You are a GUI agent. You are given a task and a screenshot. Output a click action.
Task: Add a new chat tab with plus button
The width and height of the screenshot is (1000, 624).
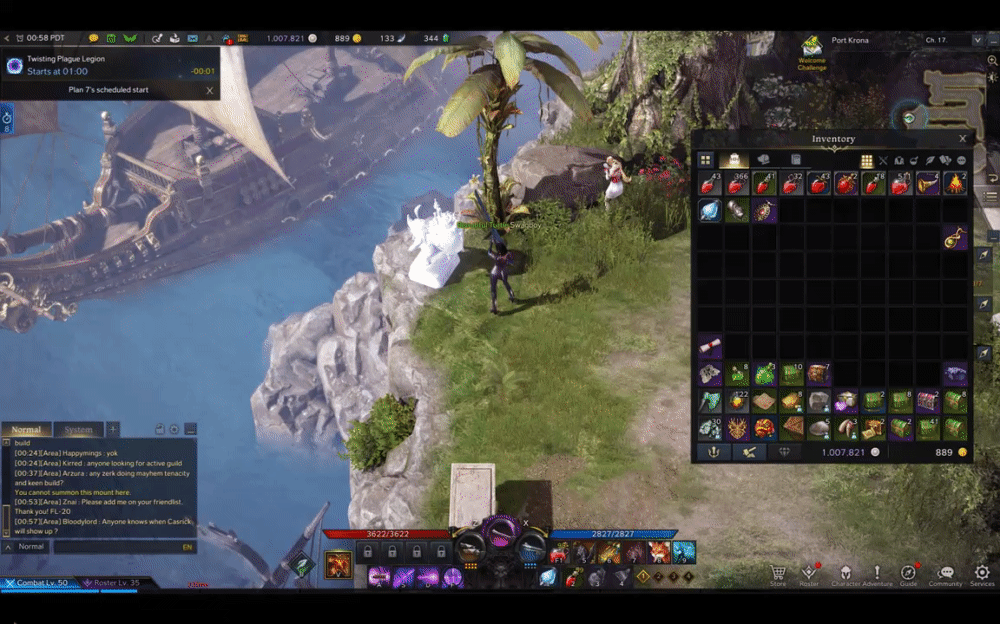pyautogui.click(x=113, y=429)
